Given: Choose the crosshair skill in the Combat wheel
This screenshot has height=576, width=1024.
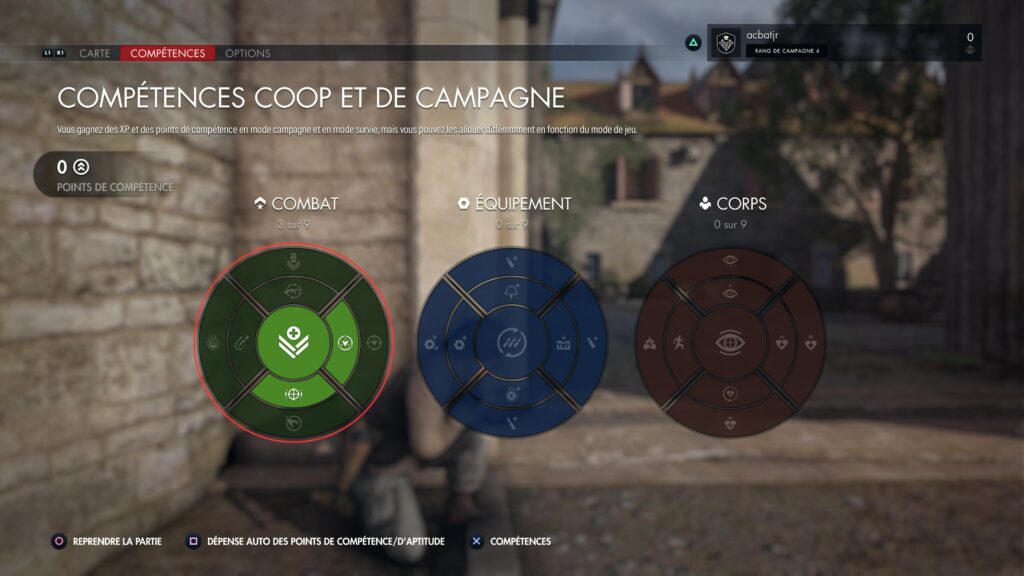Looking at the screenshot, I should (x=293, y=394).
